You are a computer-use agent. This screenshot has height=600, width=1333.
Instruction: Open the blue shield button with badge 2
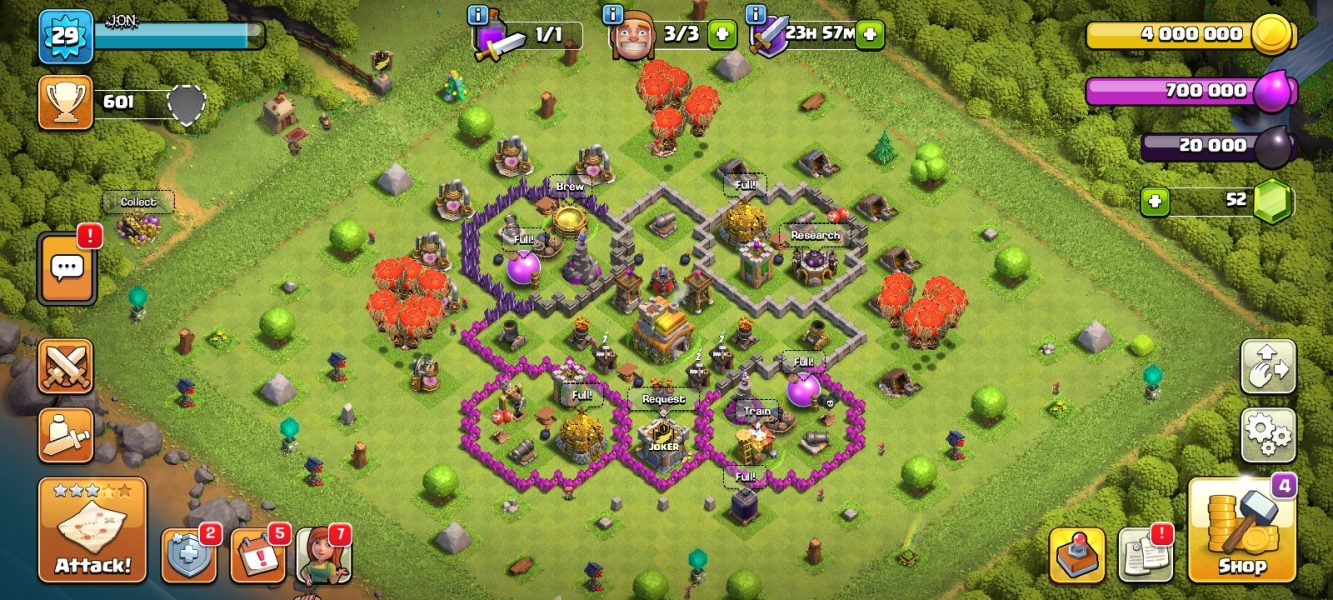pos(189,555)
